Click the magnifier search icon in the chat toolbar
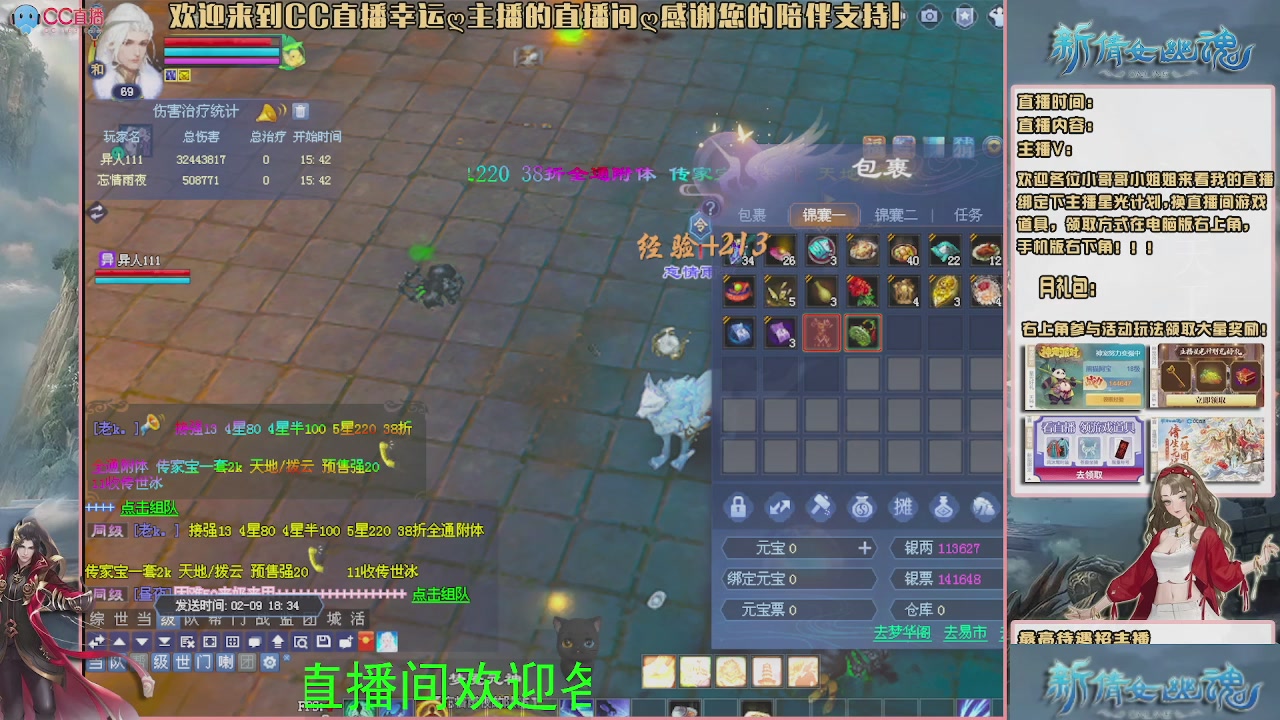The image size is (1280, 720). pos(301,642)
